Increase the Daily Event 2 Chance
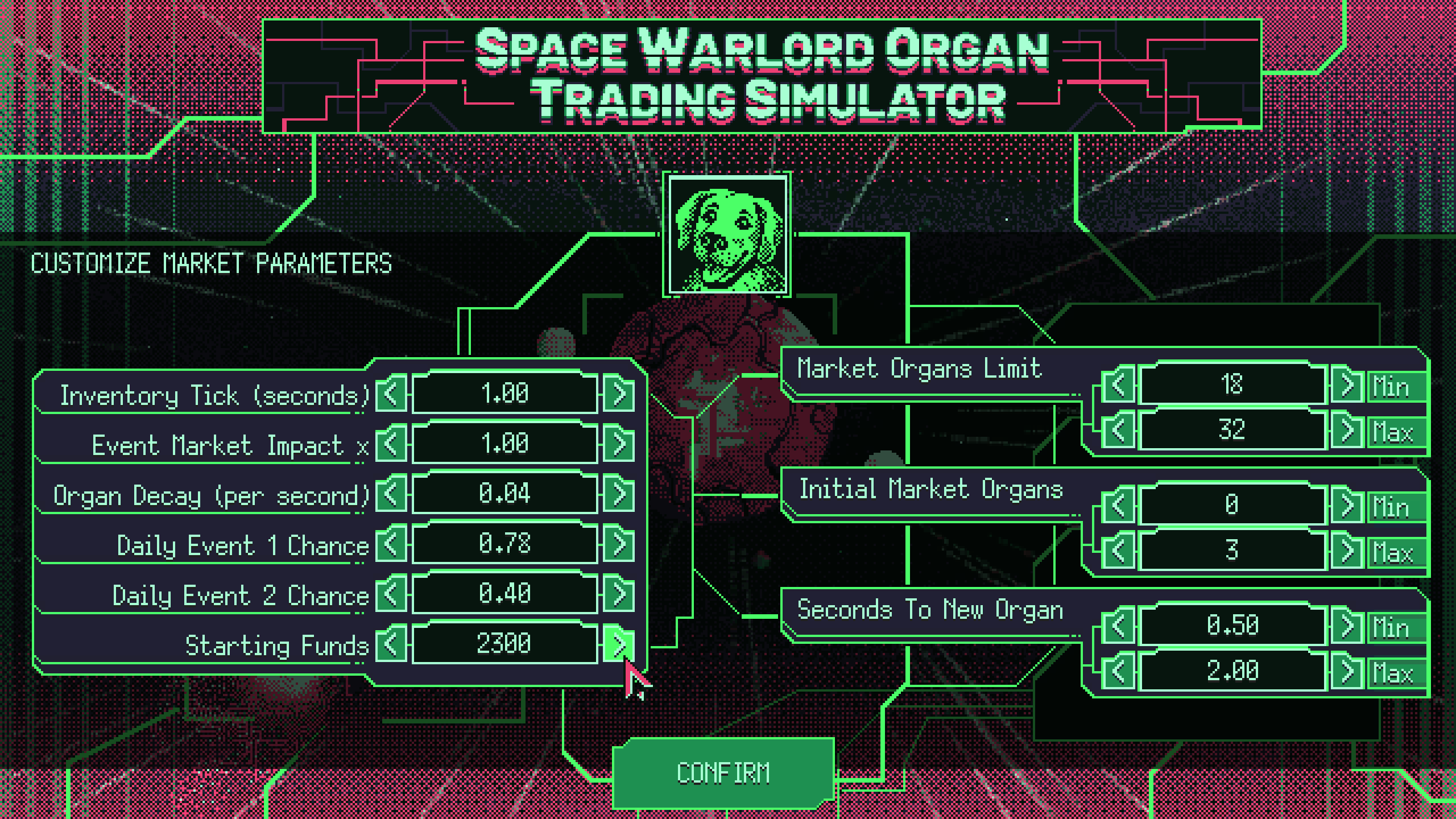 click(x=618, y=593)
